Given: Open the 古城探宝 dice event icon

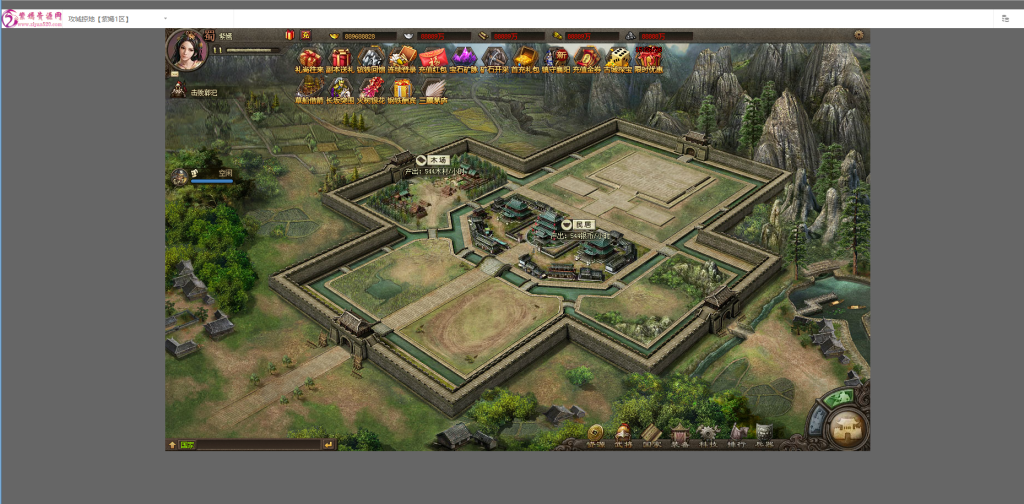Looking at the screenshot, I should [618, 59].
